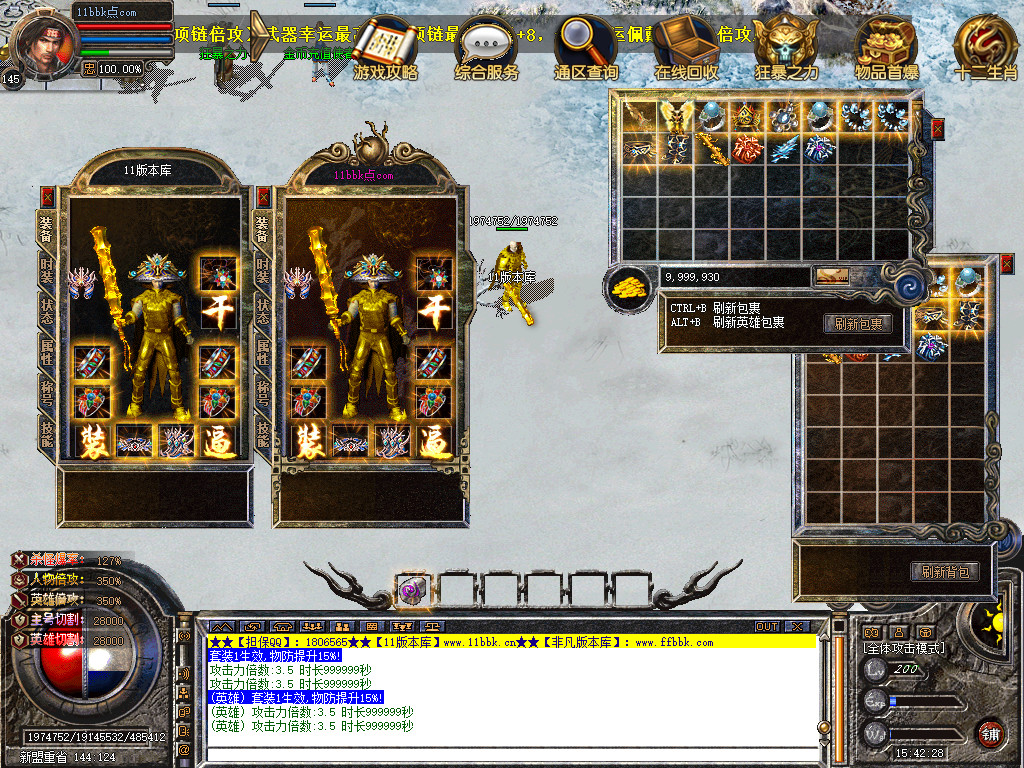
Task: Close the chat window with X
Action: point(796,626)
